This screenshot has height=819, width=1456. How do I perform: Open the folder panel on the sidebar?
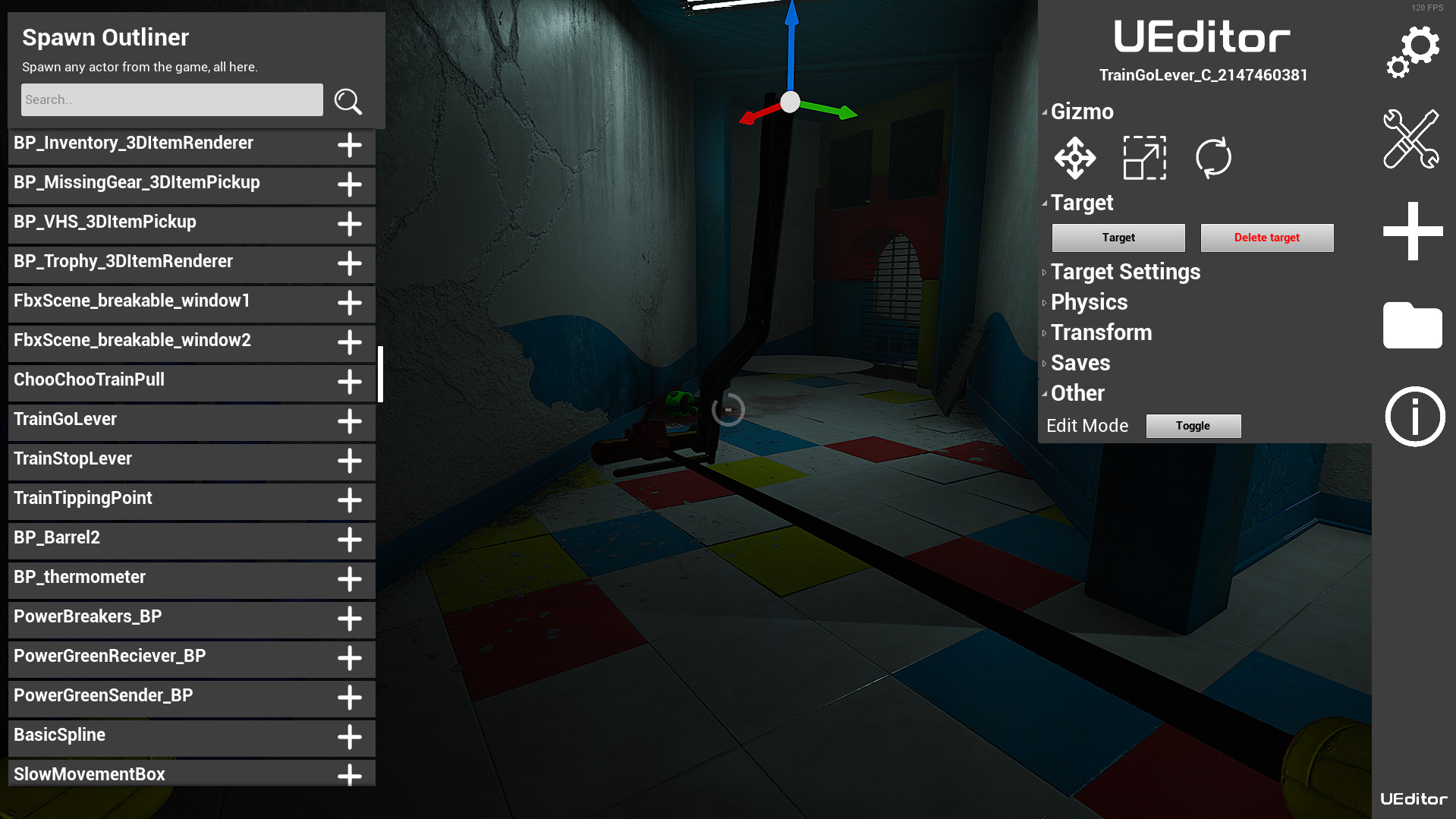[x=1413, y=326]
